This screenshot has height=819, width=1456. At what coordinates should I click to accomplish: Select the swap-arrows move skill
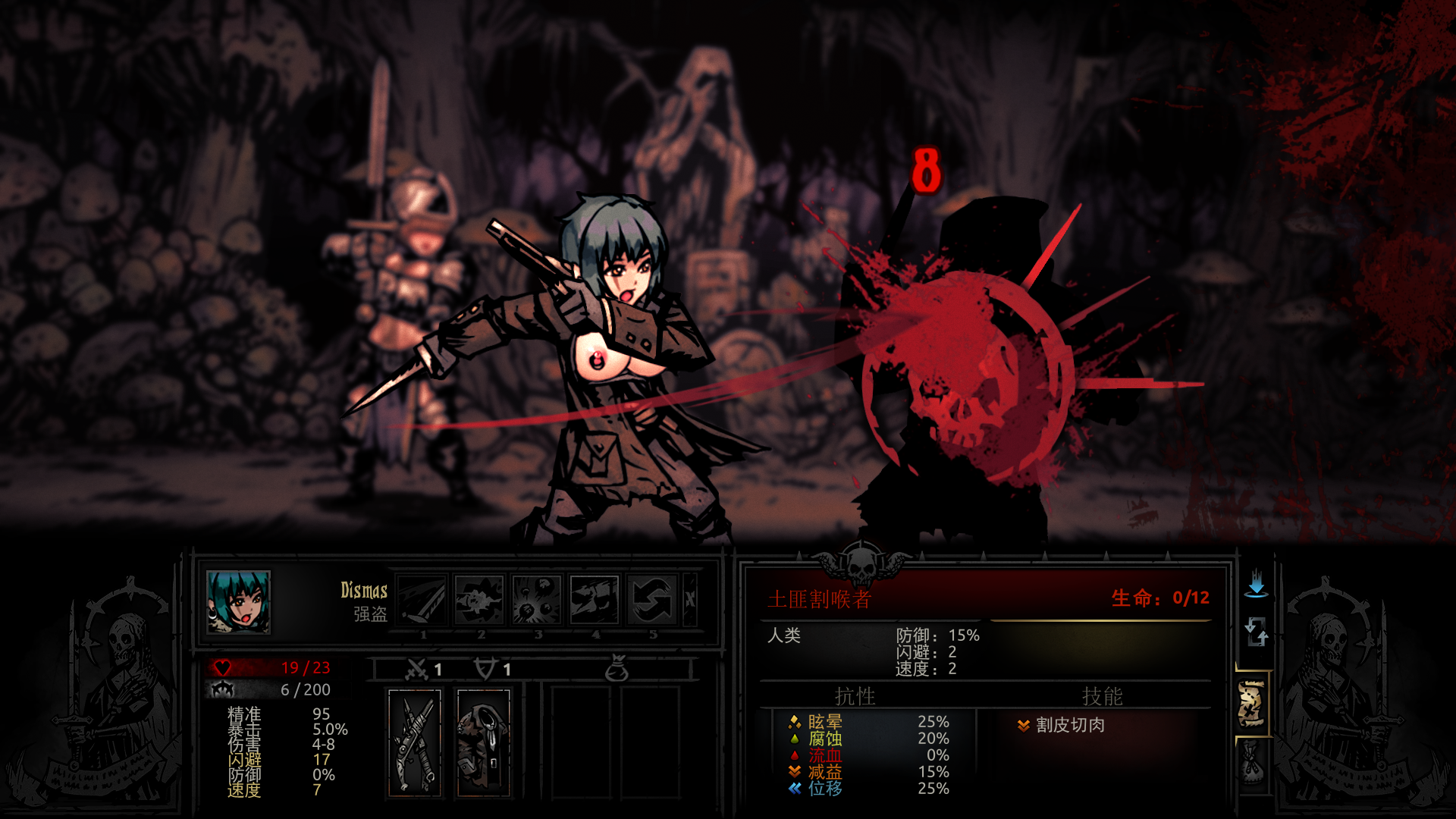tap(652, 600)
